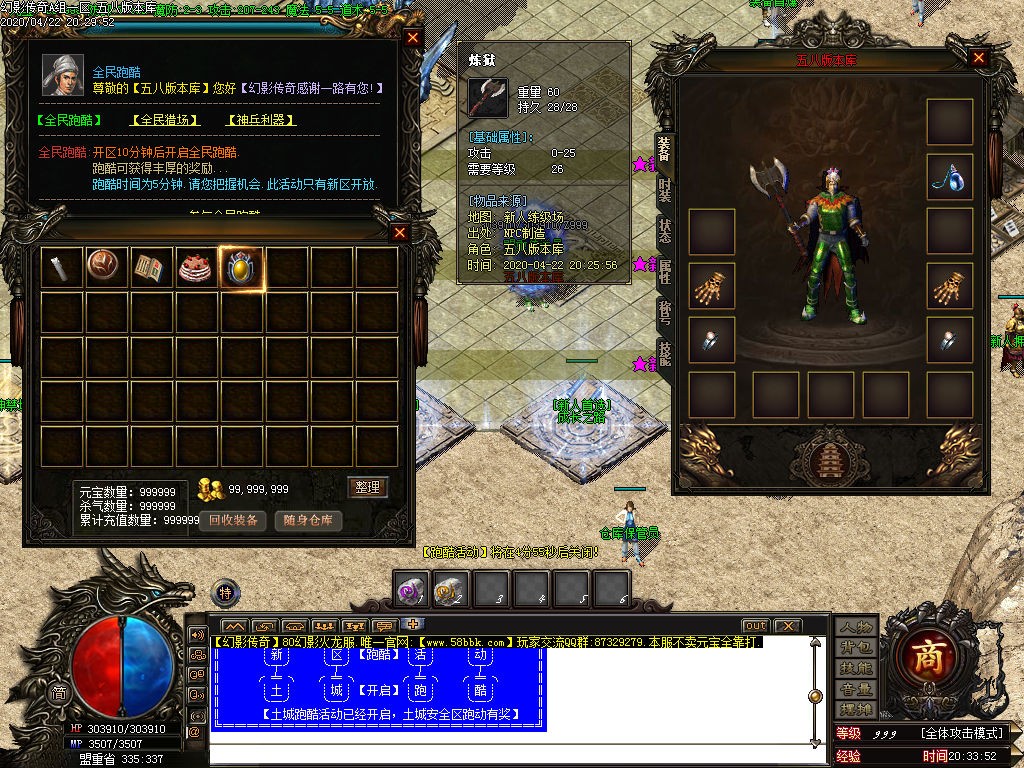Use the purple scroll in hotbar slot 1
Viewport: 1024px width, 768px height.
pyautogui.click(x=409, y=590)
